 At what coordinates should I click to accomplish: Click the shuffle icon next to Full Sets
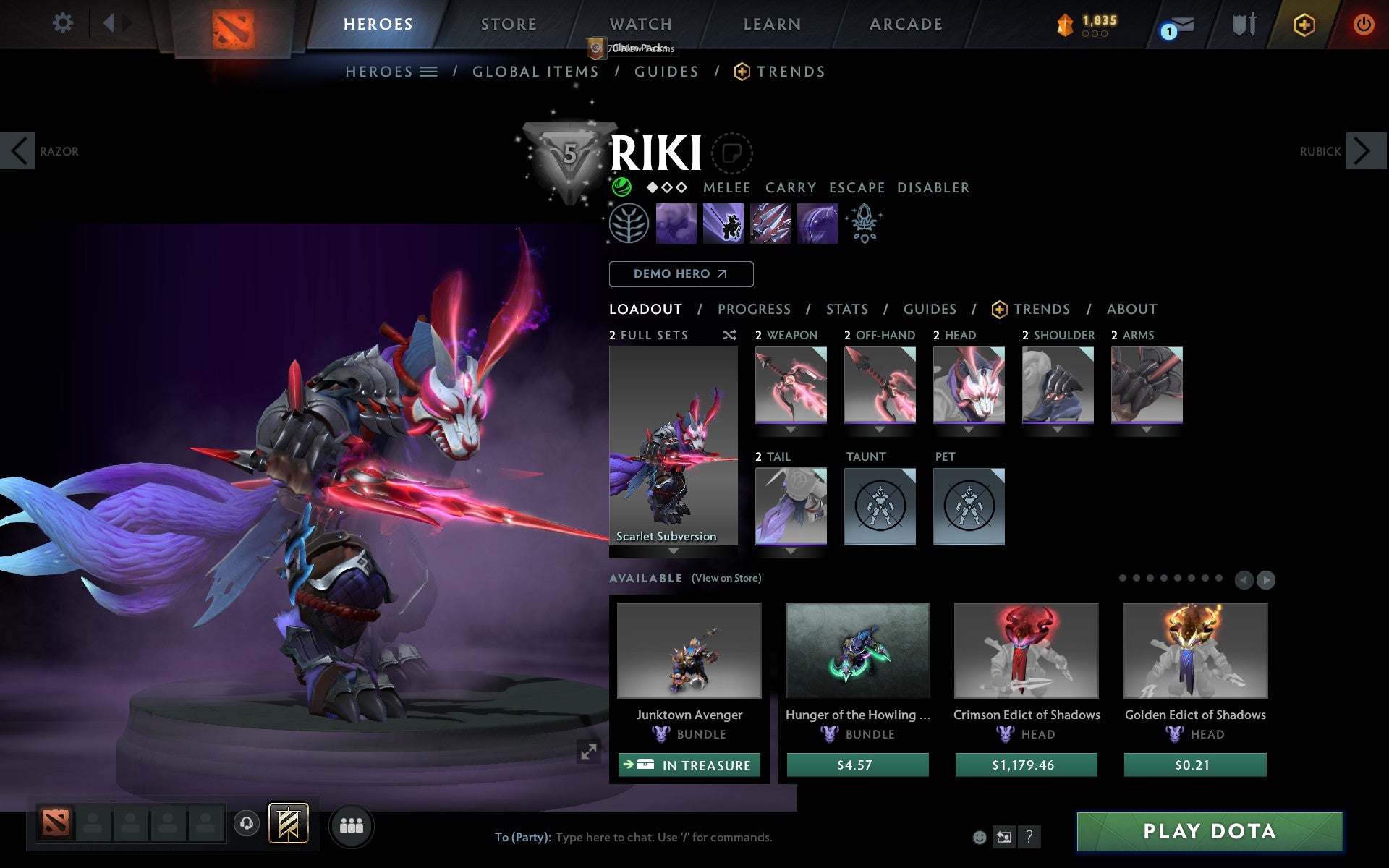pos(729,335)
